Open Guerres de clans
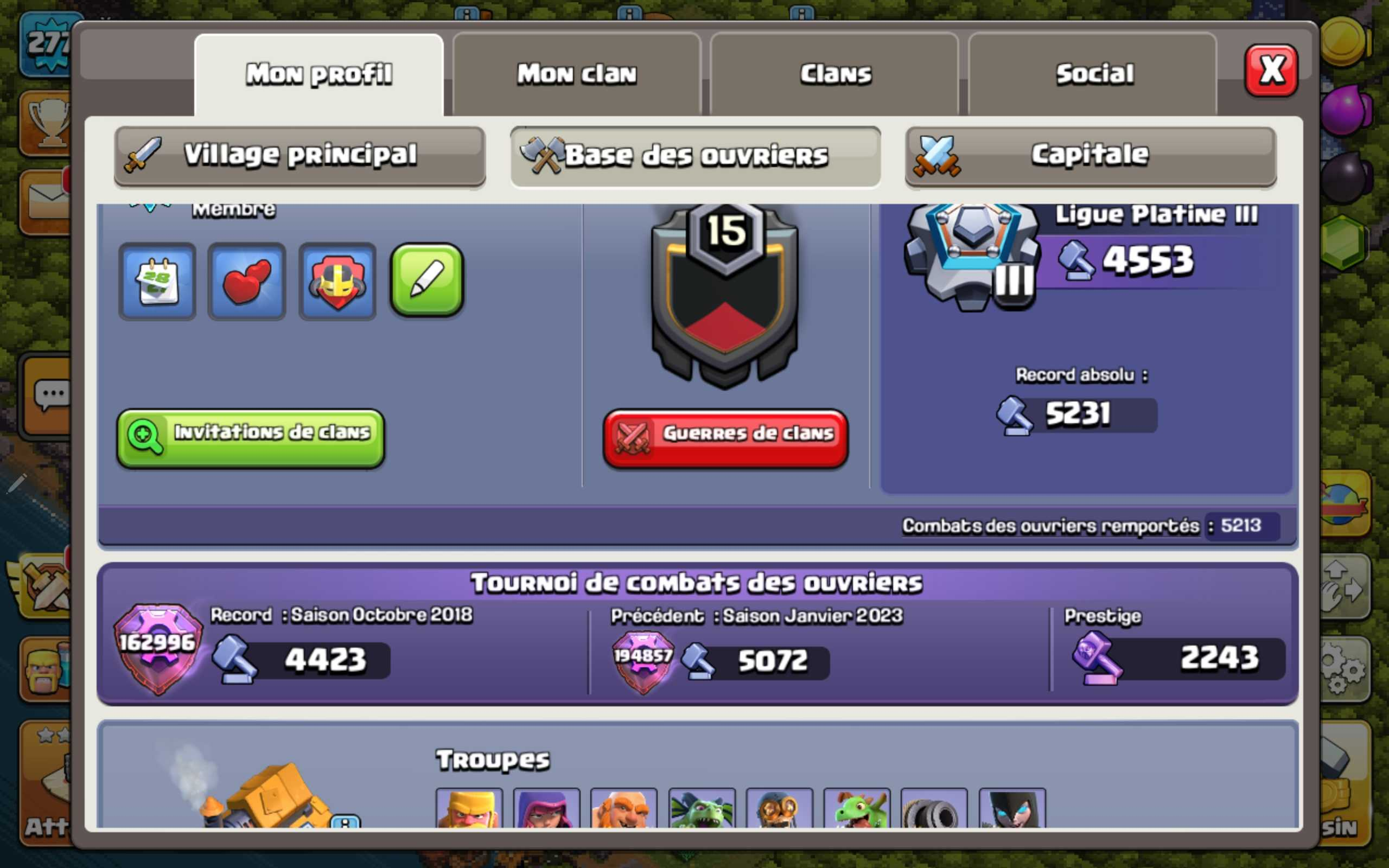This screenshot has width=1389, height=868. (x=725, y=435)
